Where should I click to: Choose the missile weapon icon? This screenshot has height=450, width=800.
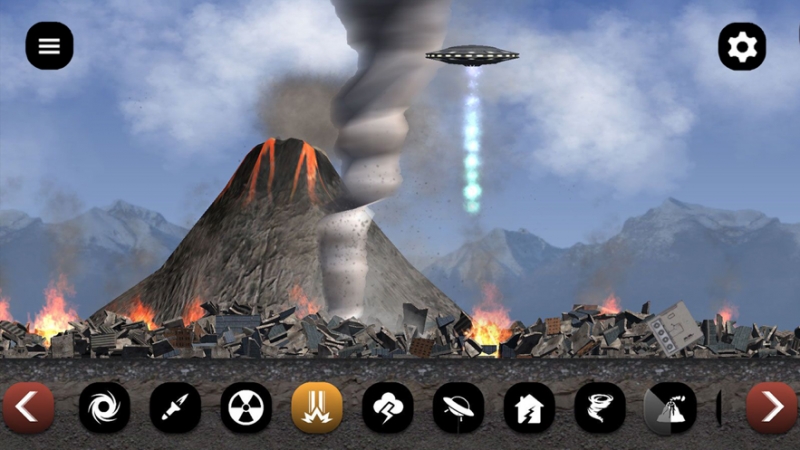pyautogui.click(x=175, y=408)
